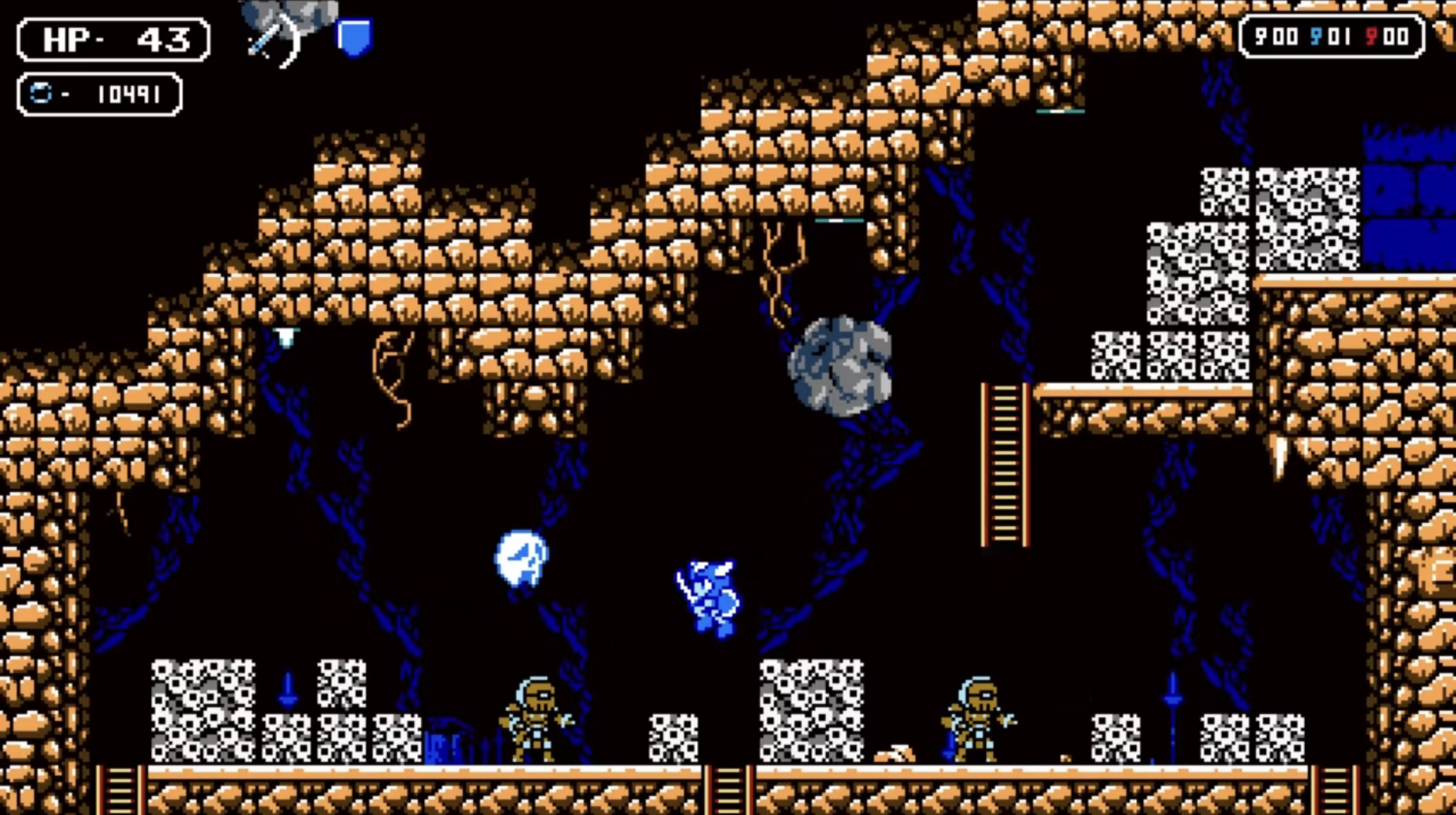Viewport: 1456px width, 815px height.
Task: Click the blue shield equipment icon
Action: 355,36
